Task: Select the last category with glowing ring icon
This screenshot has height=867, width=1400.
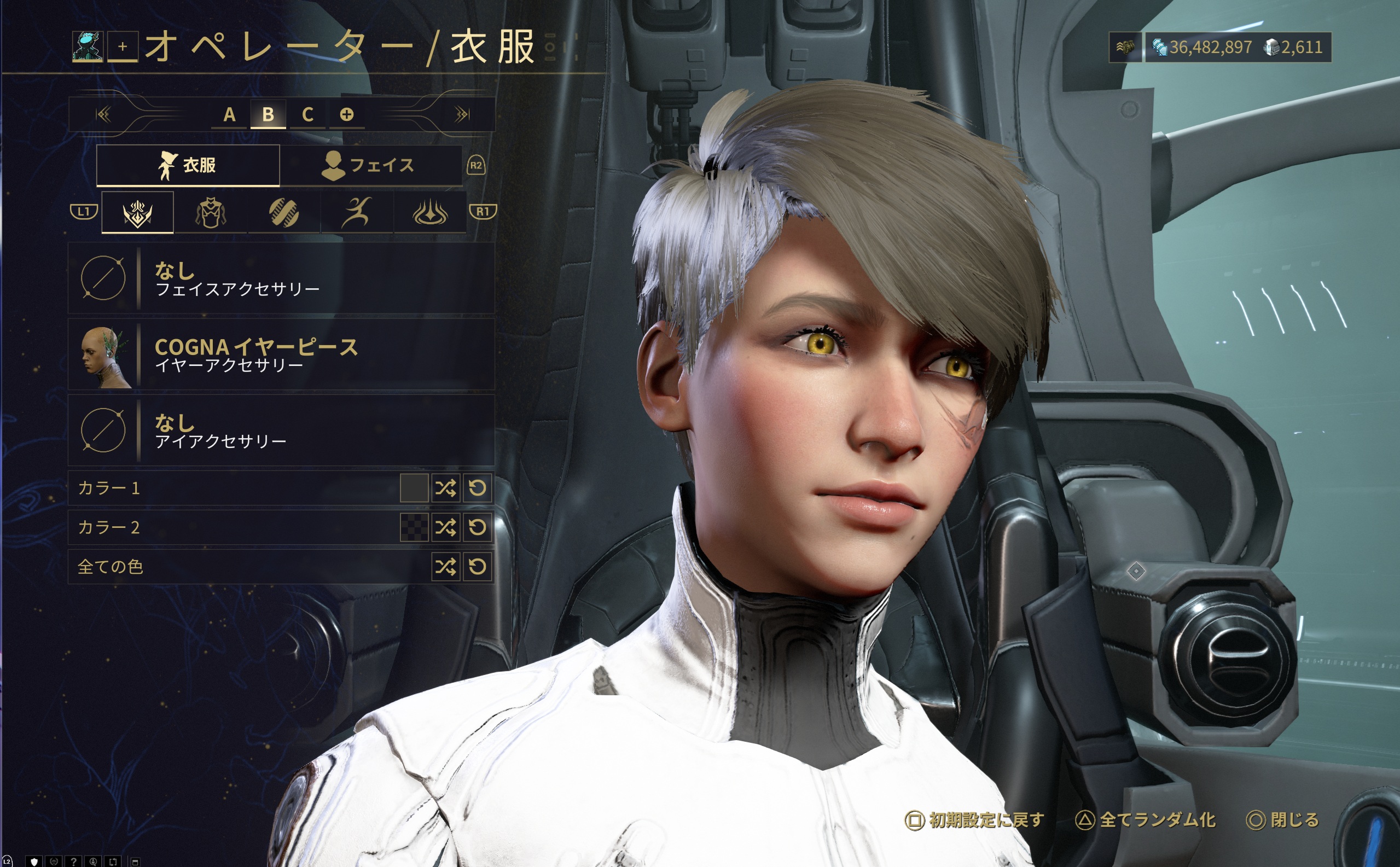Action: 430,213
